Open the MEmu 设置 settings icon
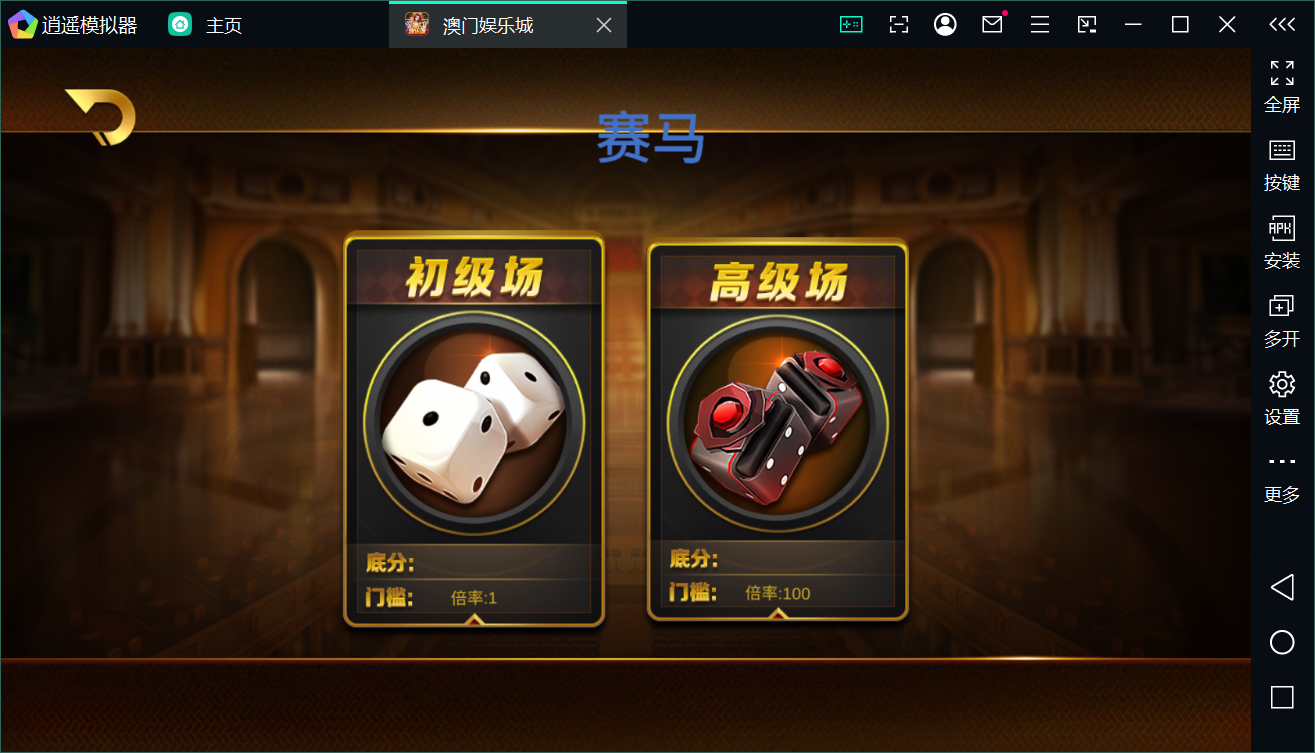This screenshot has height=753, width=1315. tap(1281, 396)
